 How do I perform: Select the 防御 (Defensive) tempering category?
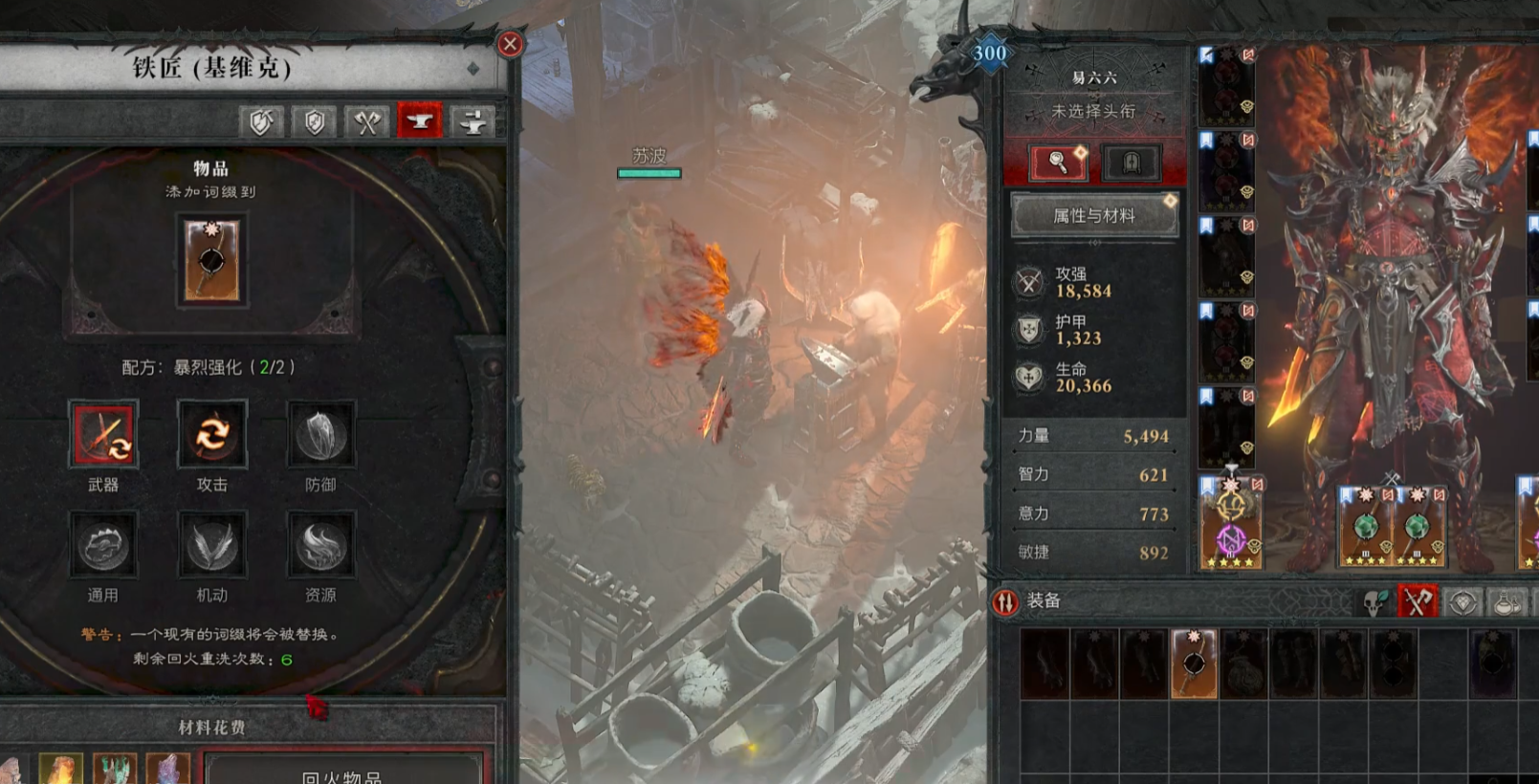[x=320, y=436]
